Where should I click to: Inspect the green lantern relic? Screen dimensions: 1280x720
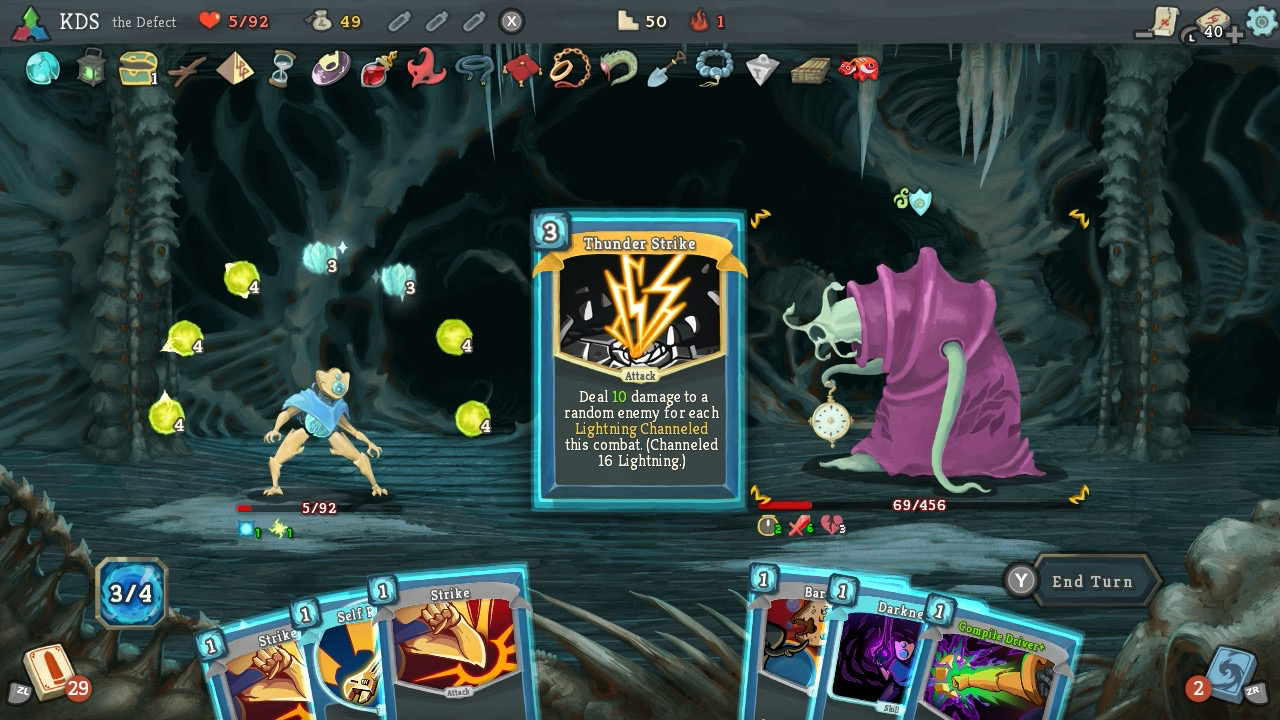[x=91, y=68]
